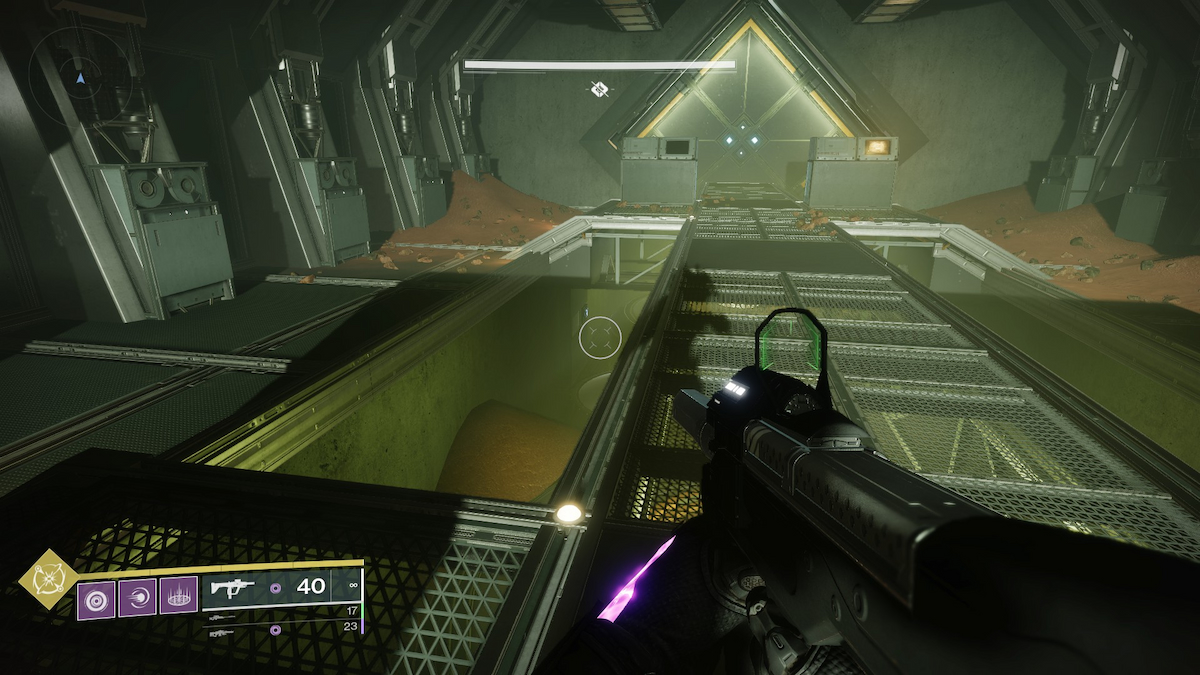
Task: Trigger the Void melee ability icon
Action: (x=137, y=598)
